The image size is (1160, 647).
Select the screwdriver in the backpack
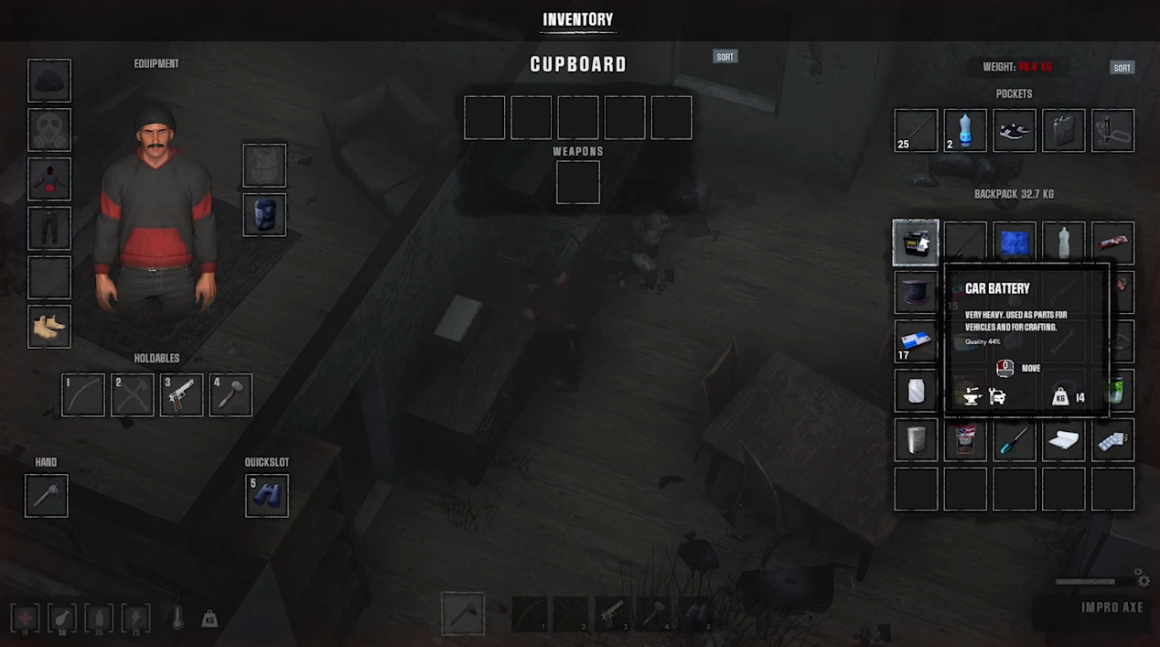[x=1014, y=440]
